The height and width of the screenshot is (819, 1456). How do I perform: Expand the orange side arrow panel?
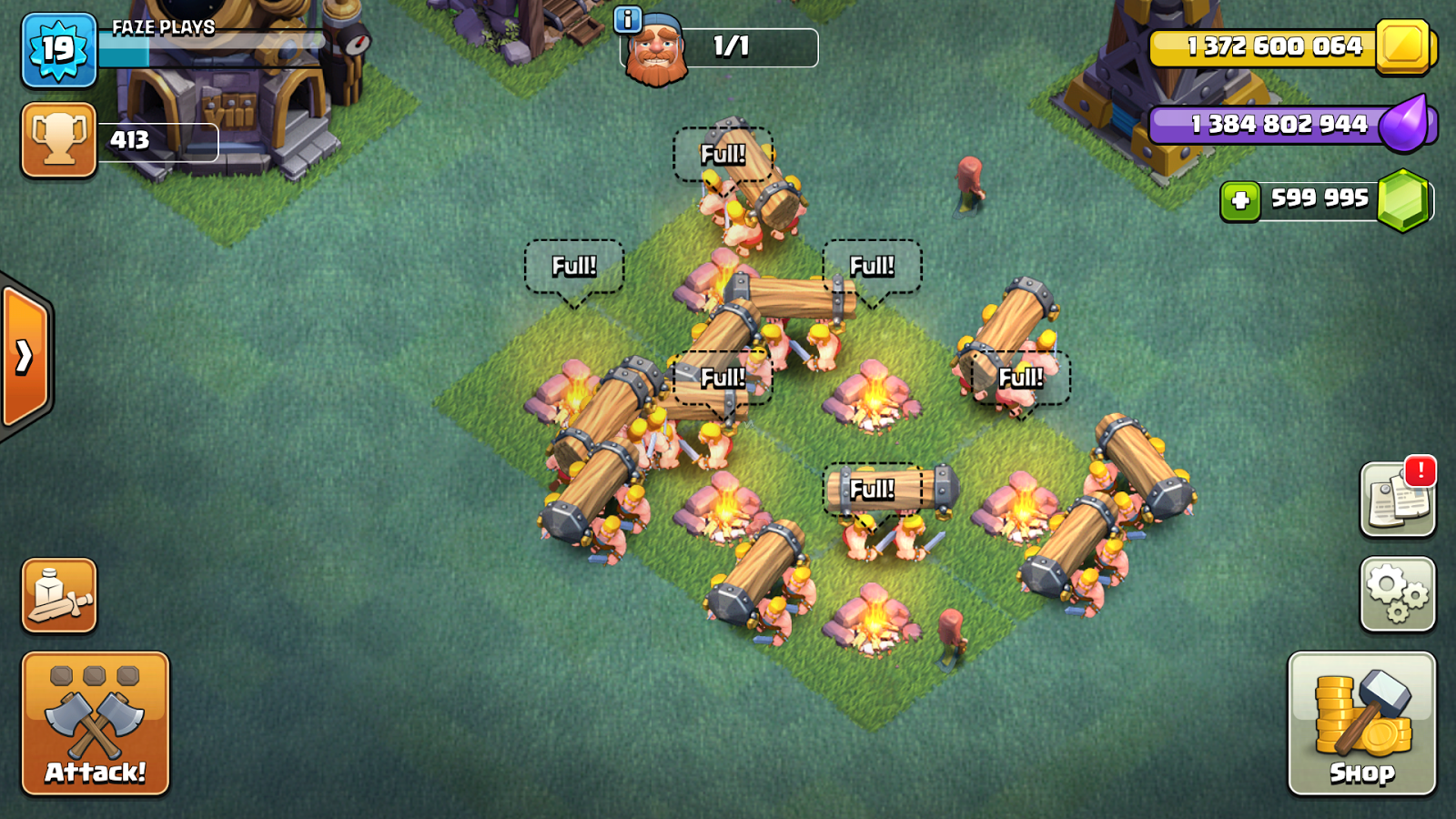pyautogui.click(x=25, y=357)
